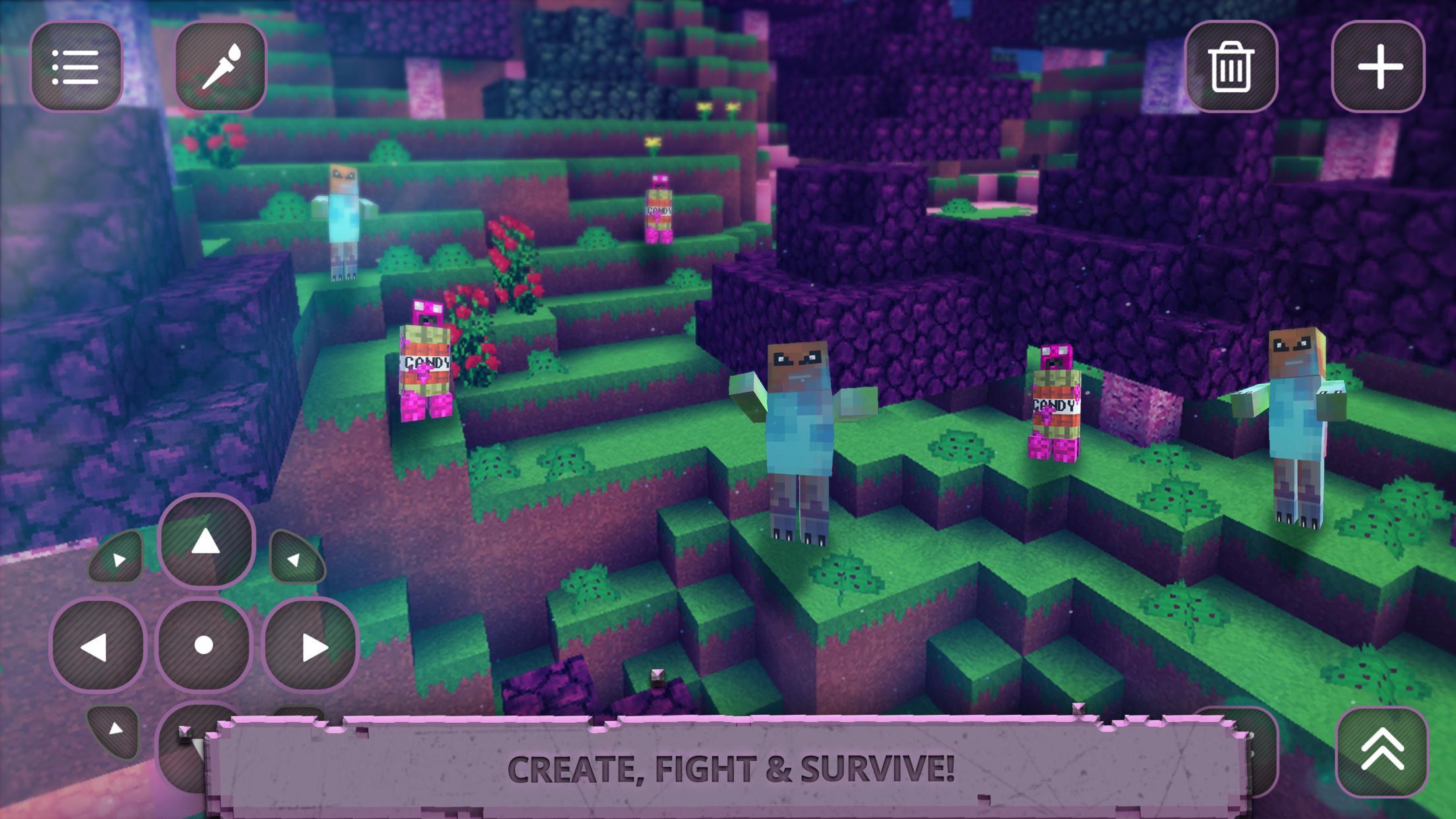The width and height of the screenshot is (1456, 819).
Task: Tap the trash delete icon
Action: click(x=1234, y=67)
